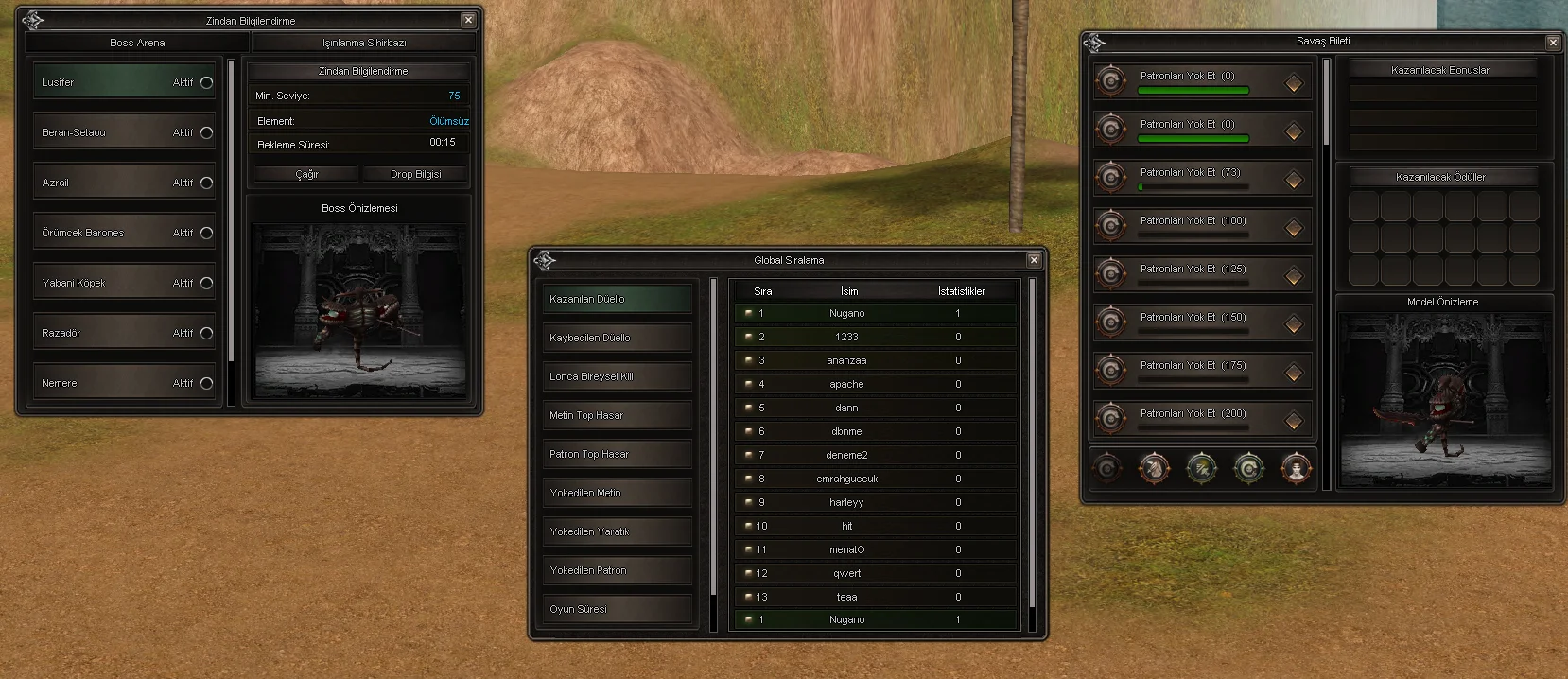Screen dimensions: 1568x679
Task: Select the Patronları Yok Et (73) mission
Action: (1202, 178)
